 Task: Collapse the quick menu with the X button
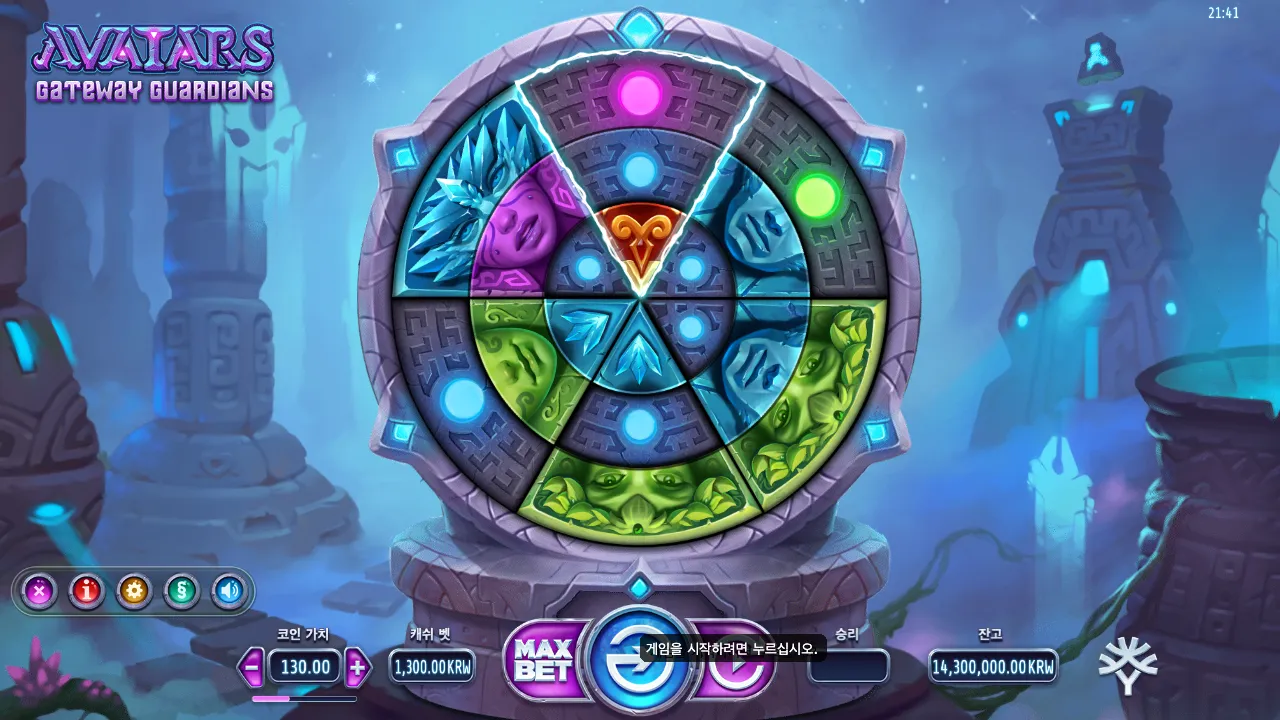[x=38, y=591]
